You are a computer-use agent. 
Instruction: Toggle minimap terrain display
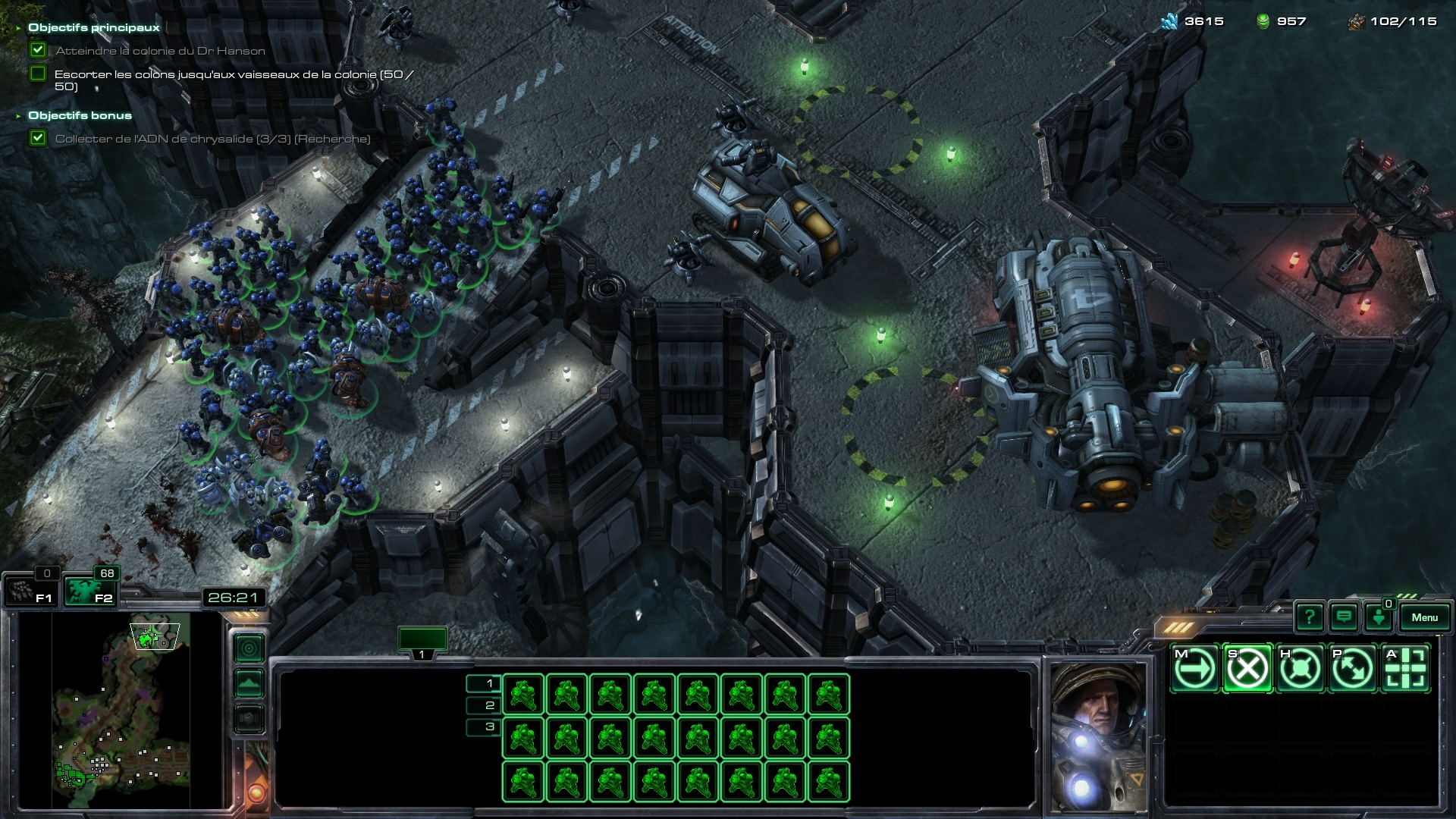tap(249, 683)
